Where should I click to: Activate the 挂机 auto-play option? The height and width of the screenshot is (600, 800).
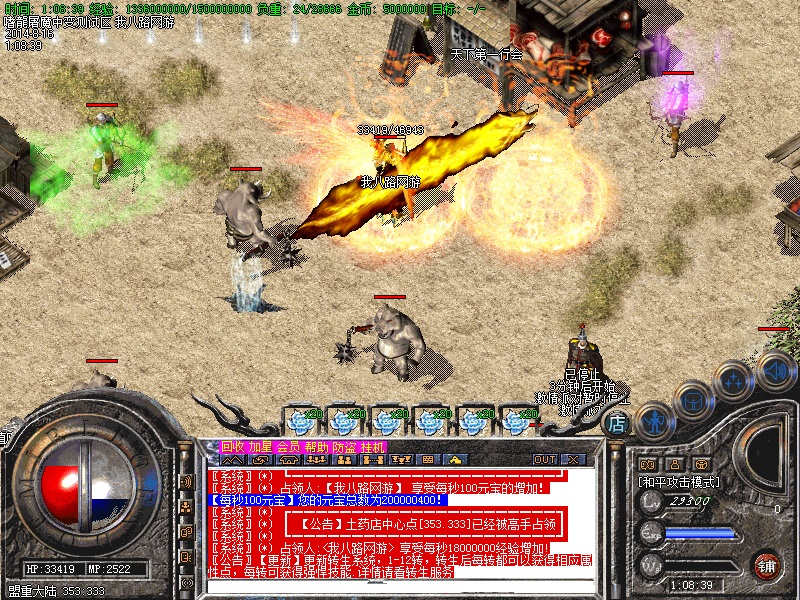coord(373,446)
